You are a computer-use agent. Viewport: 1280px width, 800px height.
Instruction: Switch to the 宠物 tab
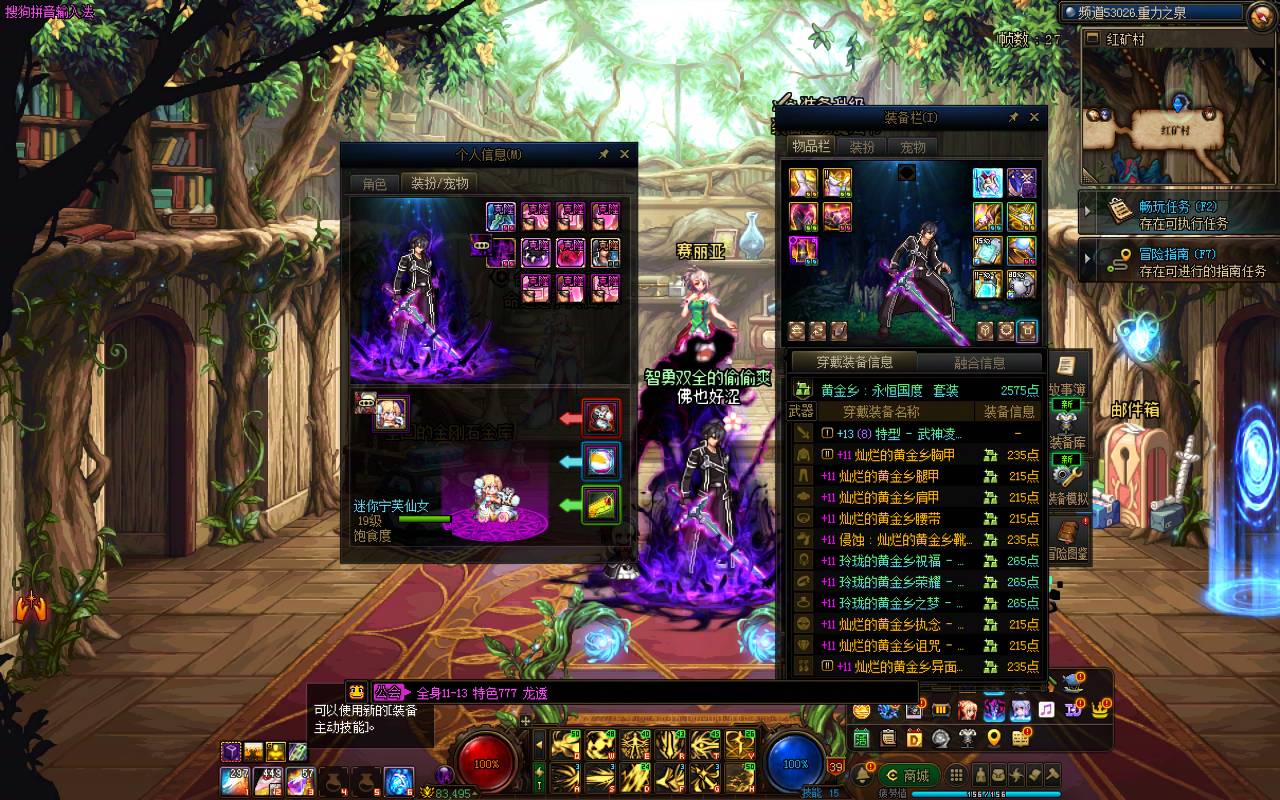(x=913, y=147)
